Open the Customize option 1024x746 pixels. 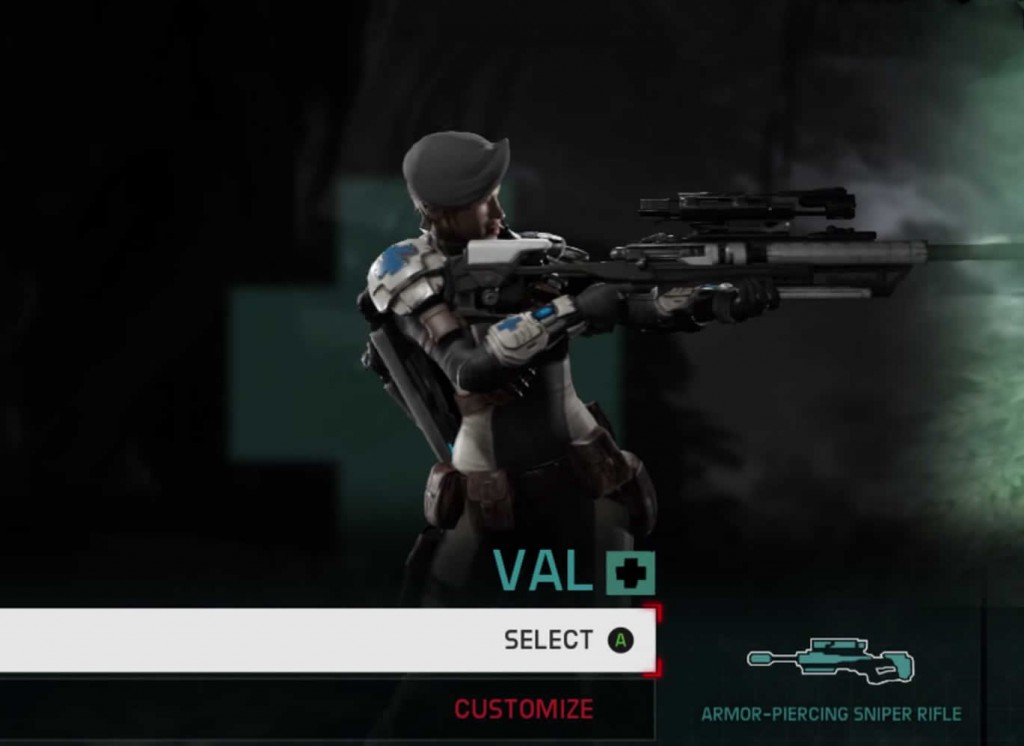click(523, 709)
